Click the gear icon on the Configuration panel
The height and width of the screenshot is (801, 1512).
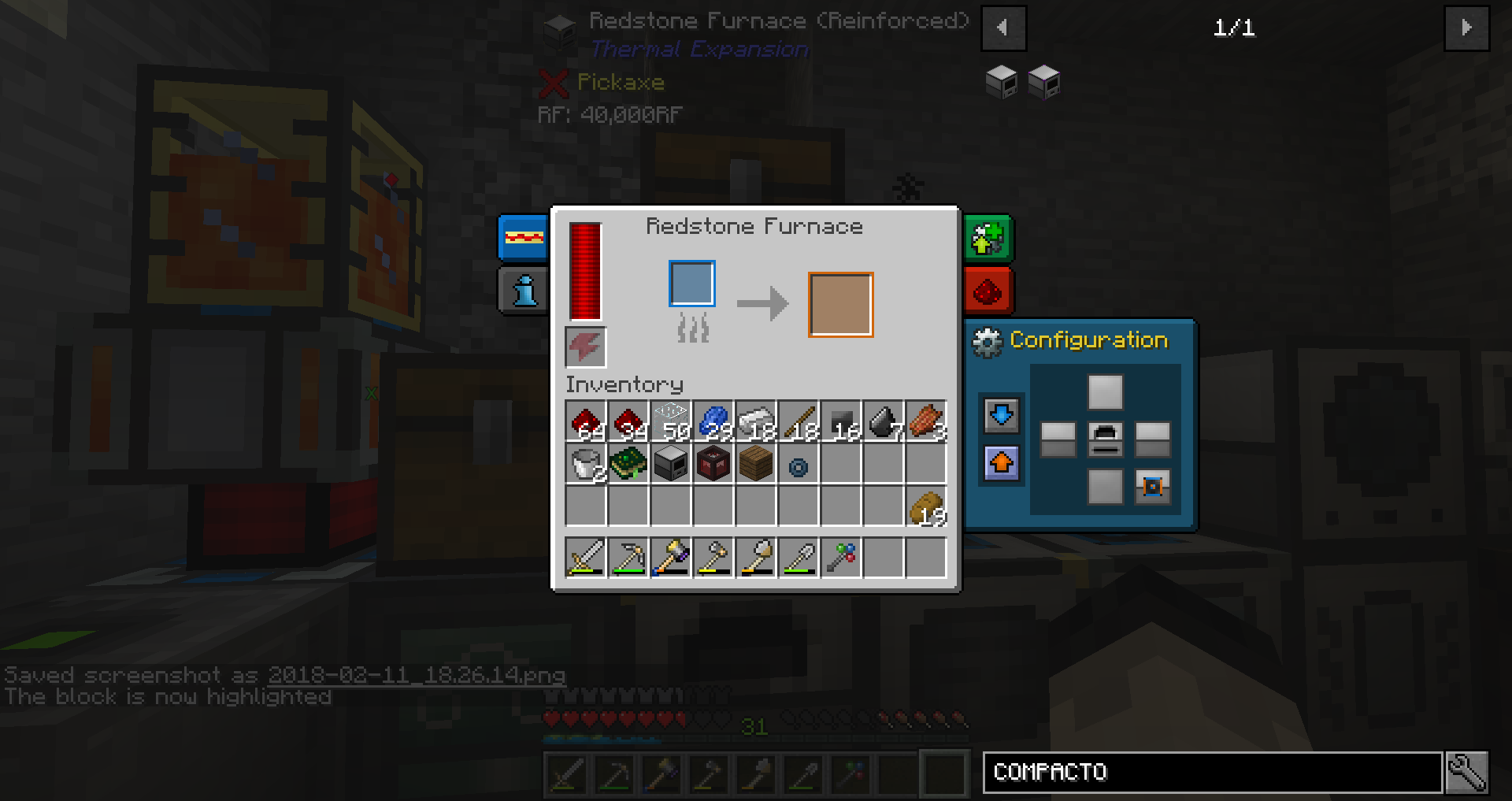(988, 340)
